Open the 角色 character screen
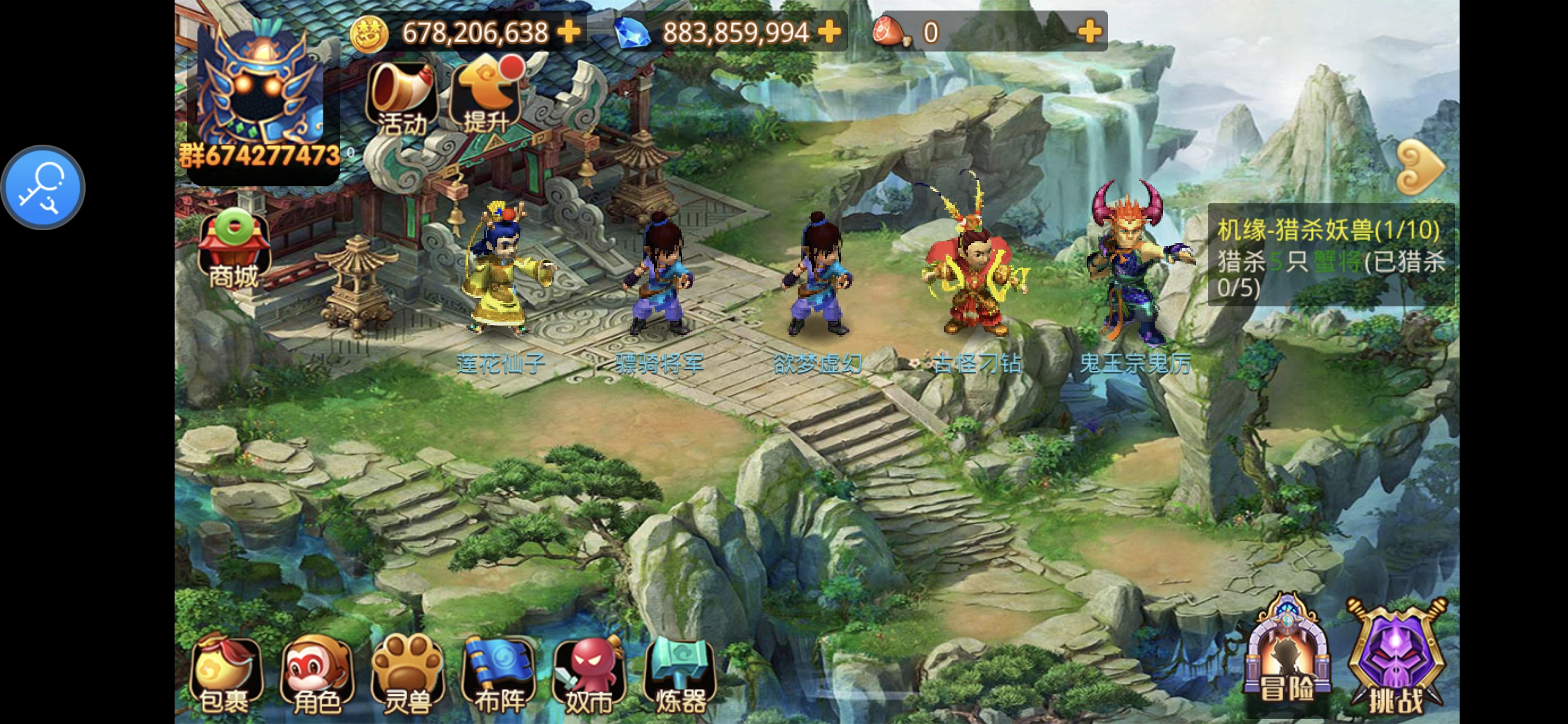 tap(316, 676)
